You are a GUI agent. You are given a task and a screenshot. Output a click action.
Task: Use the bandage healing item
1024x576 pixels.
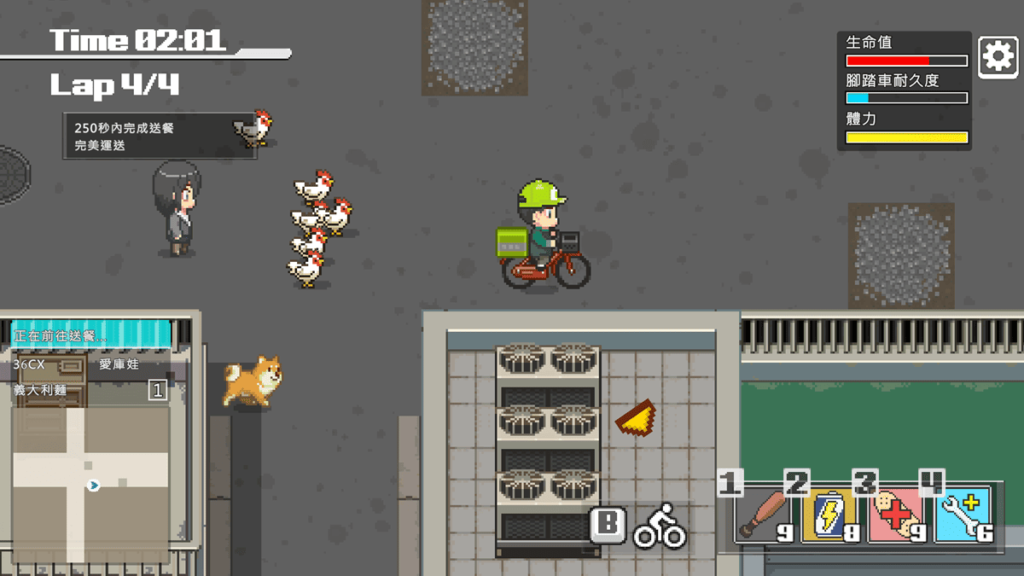click(897, 515)
